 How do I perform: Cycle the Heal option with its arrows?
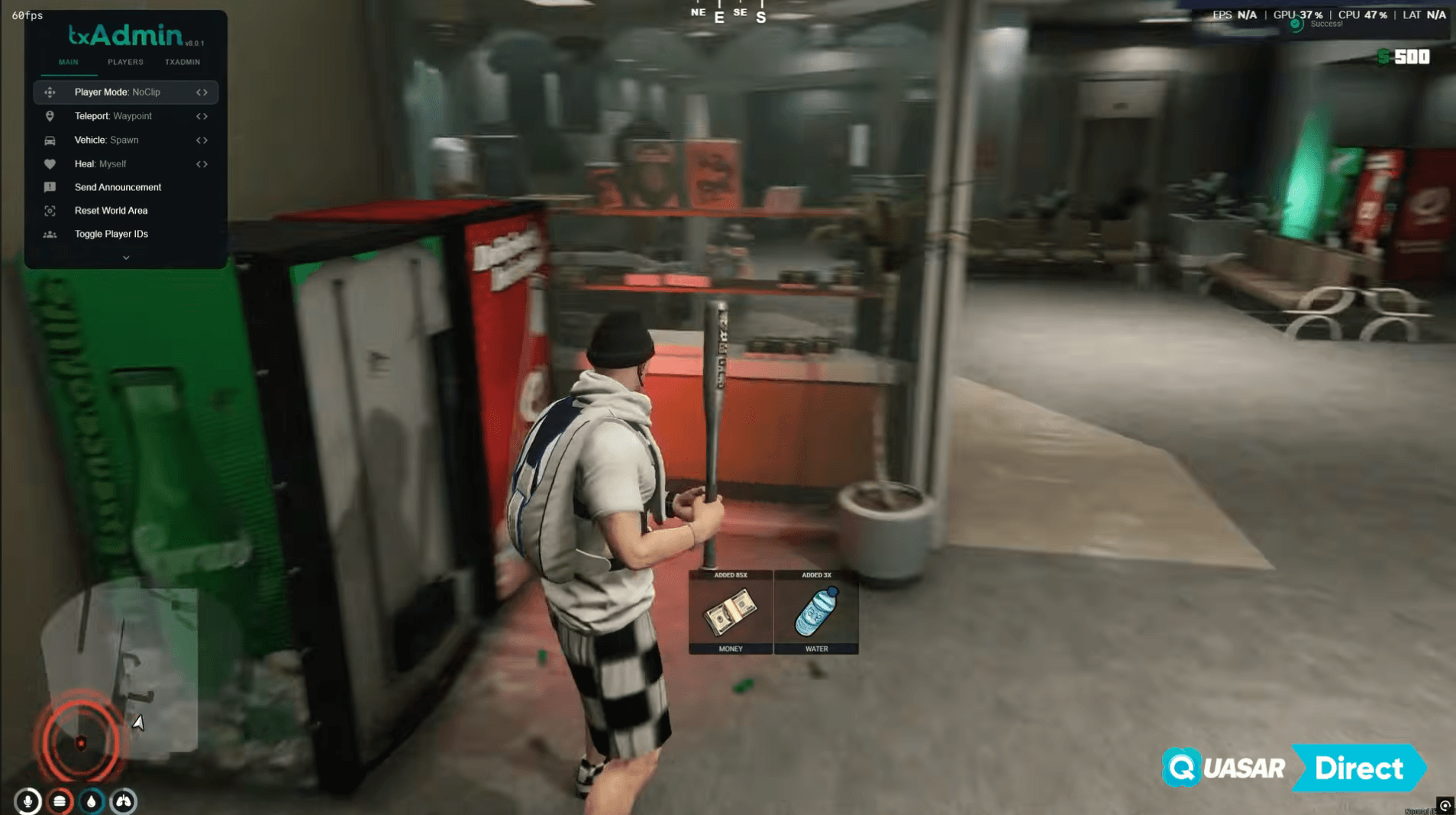pyautogui.click(x=202, y=163)
